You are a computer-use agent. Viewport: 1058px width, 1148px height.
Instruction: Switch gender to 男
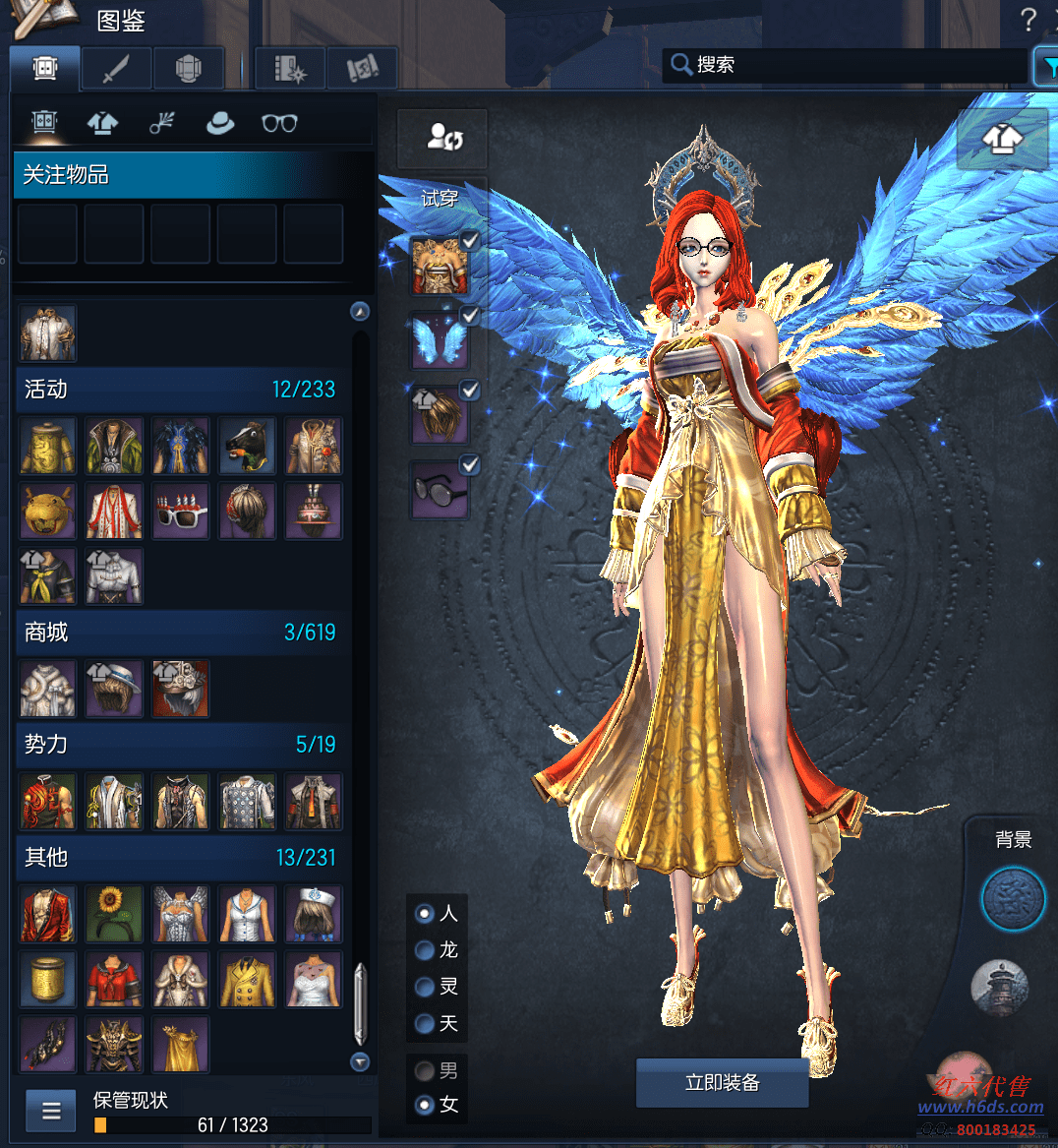(425, 1070)
